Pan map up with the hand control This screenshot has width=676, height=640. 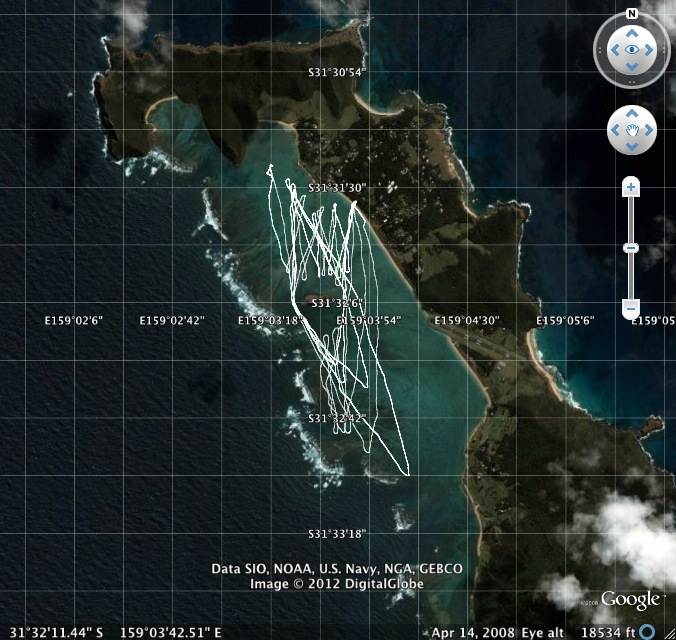click(632, 114)
